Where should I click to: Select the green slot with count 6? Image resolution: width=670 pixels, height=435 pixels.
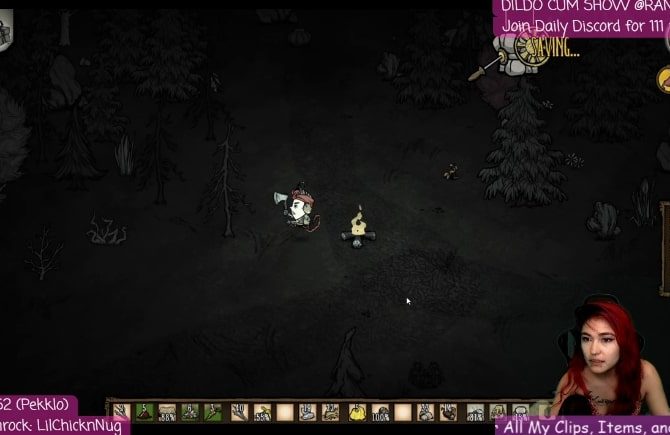click(x=190, y=411)
